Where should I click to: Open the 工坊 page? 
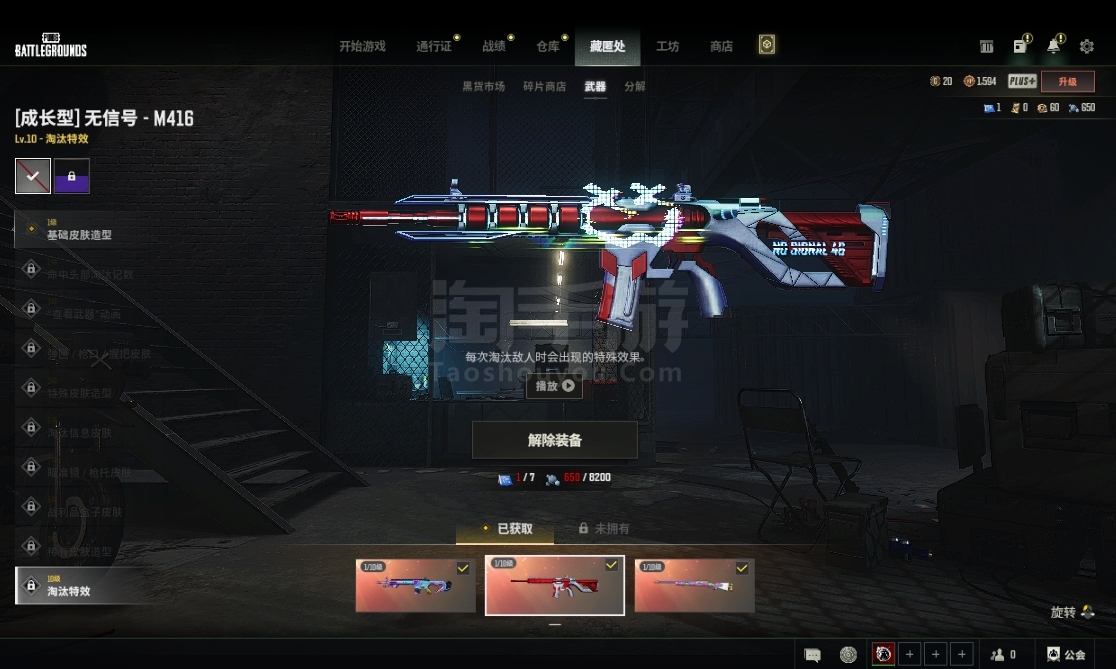pos(667,46)
